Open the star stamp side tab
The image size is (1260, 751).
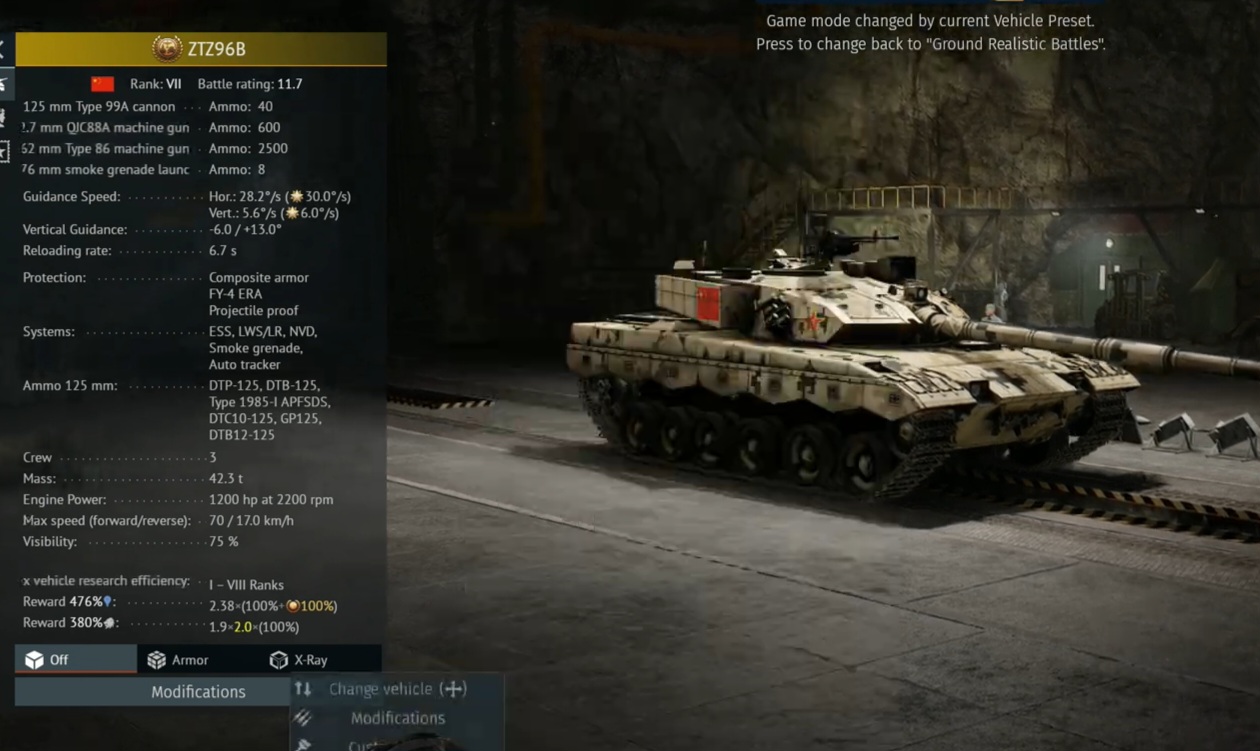point(5,151)
